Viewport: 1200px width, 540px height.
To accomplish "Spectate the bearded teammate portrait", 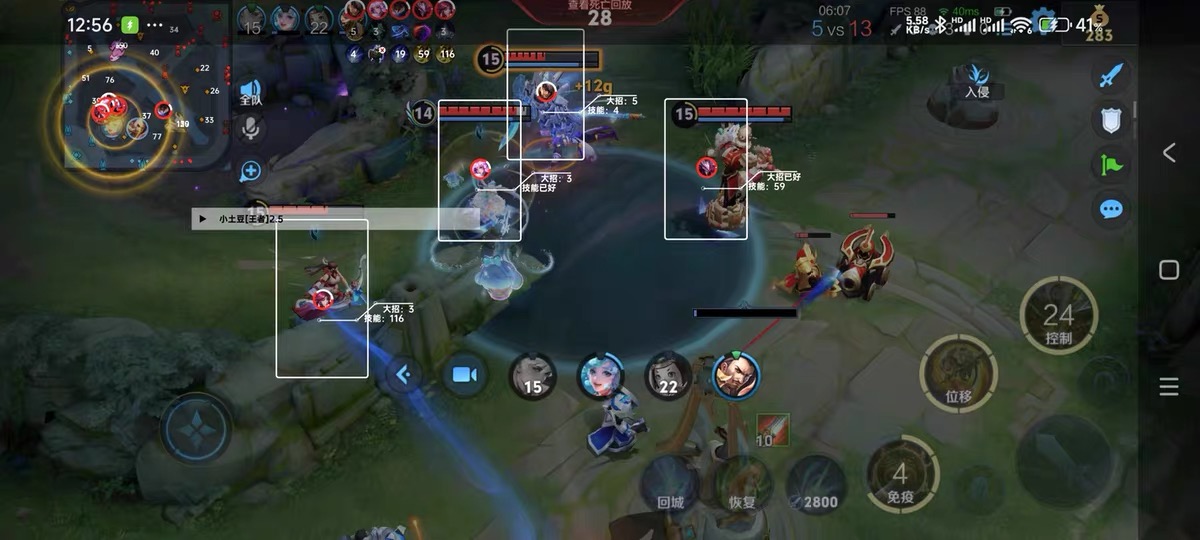I will click(736, 375).
